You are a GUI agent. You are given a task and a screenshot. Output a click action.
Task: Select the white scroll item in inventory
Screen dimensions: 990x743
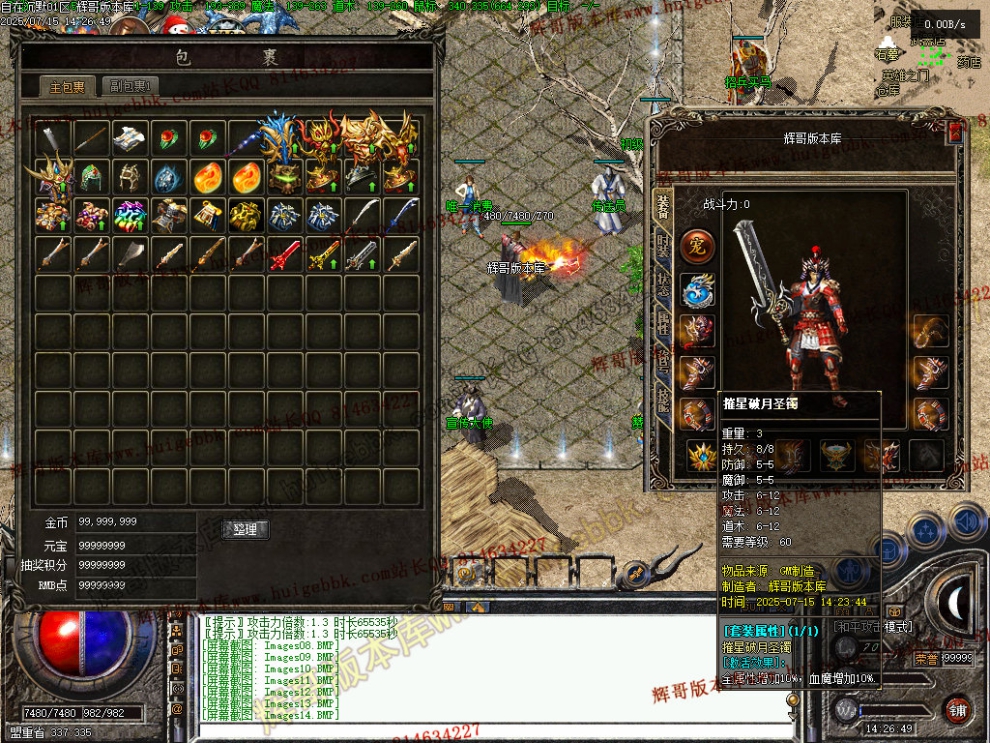coord(129,137)
